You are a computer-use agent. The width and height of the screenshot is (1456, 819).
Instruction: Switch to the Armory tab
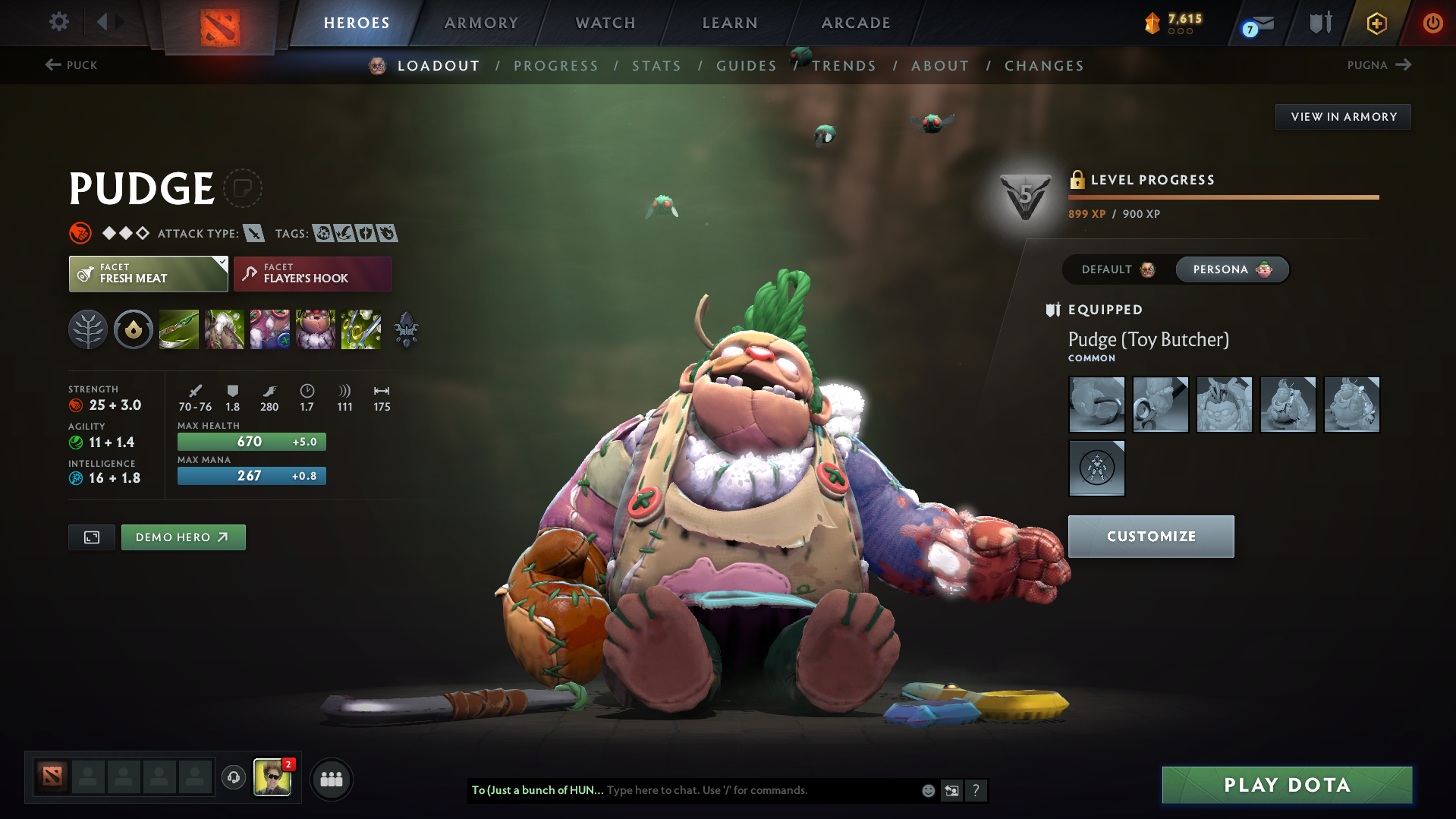coord(481,23)
